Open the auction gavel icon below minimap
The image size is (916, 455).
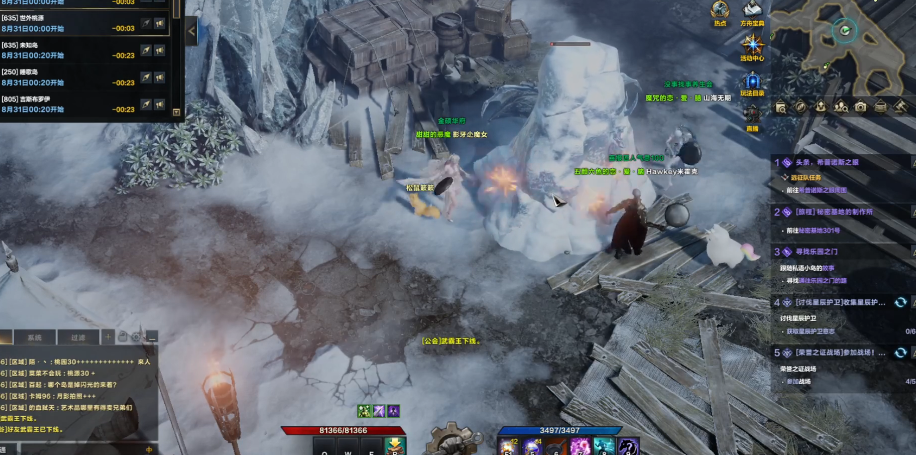click(x=900, y=106)
